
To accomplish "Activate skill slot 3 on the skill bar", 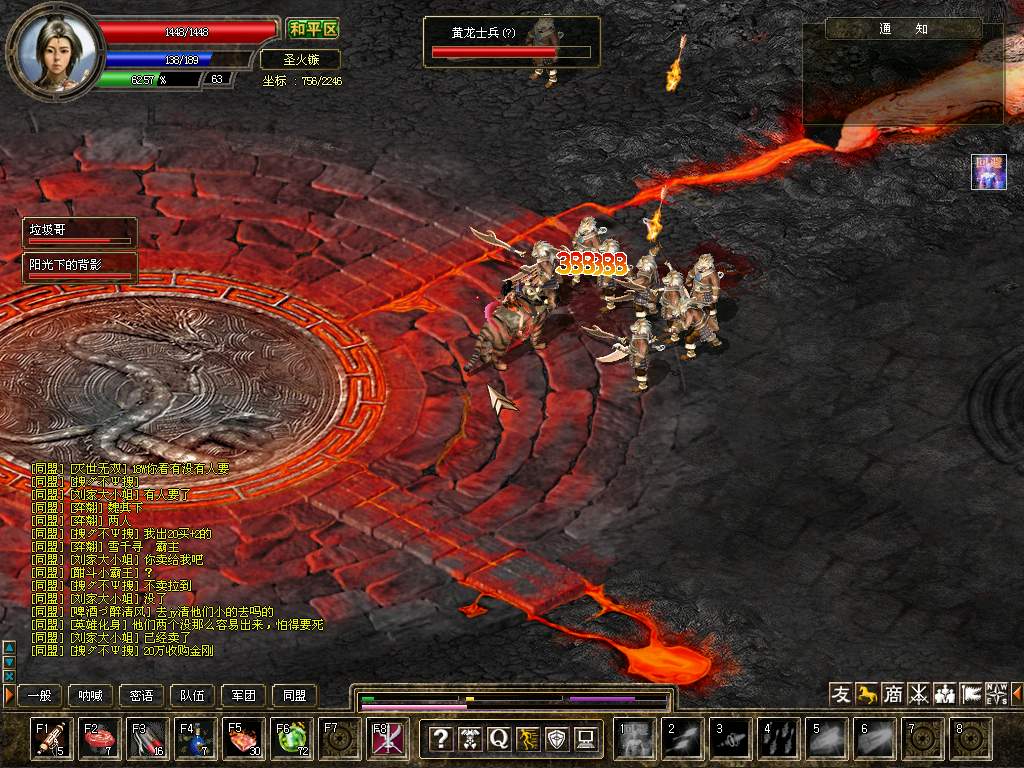I will 731,738.
